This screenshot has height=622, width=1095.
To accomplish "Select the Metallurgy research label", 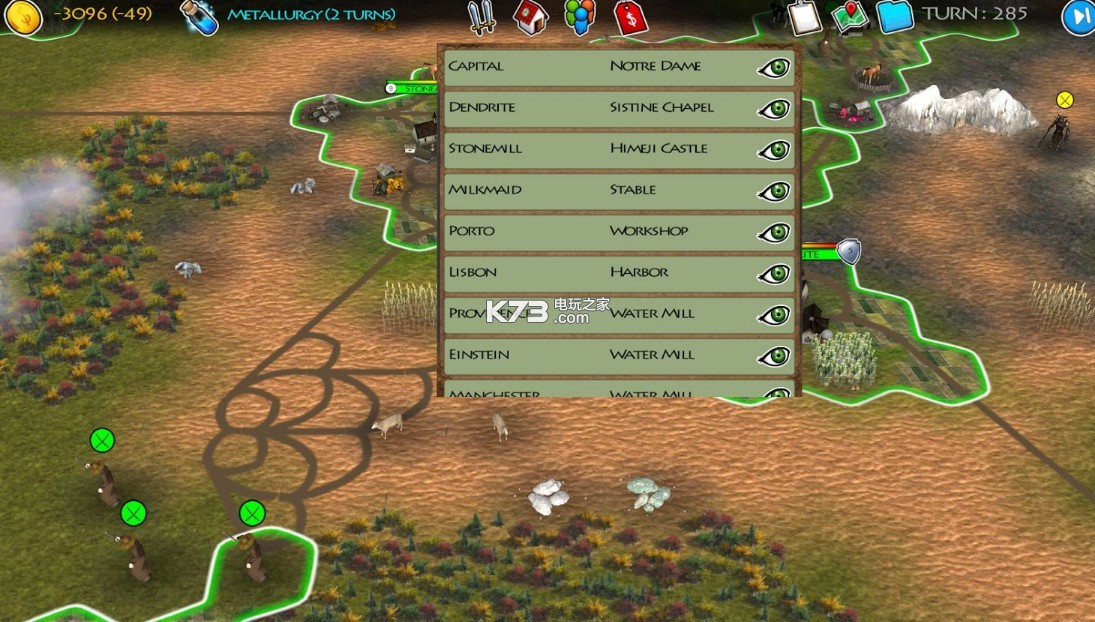I will click(x=311, y=15).
